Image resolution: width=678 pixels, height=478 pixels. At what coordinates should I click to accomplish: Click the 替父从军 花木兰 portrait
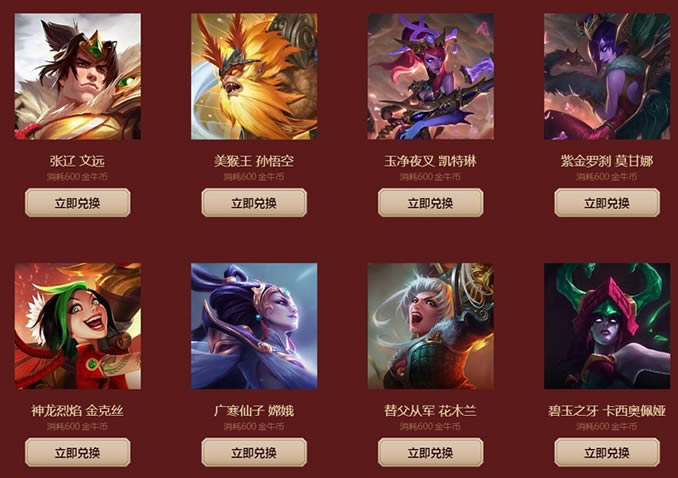[x=430, y=326]
